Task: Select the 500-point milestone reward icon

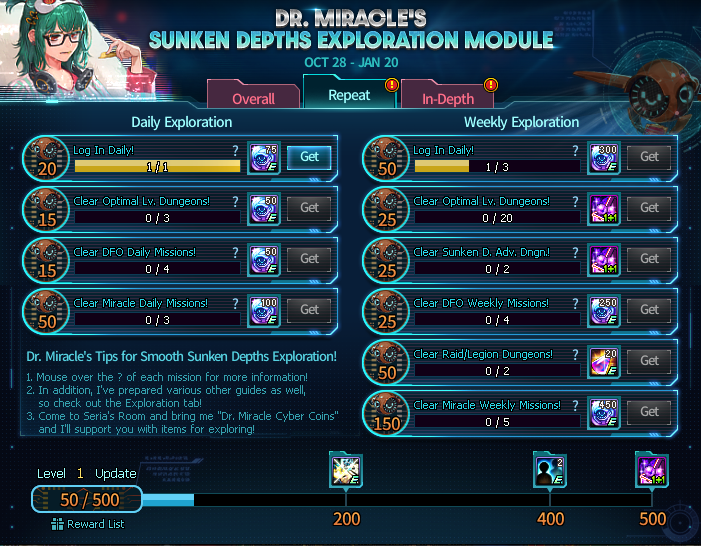Action: pos(652,470)
